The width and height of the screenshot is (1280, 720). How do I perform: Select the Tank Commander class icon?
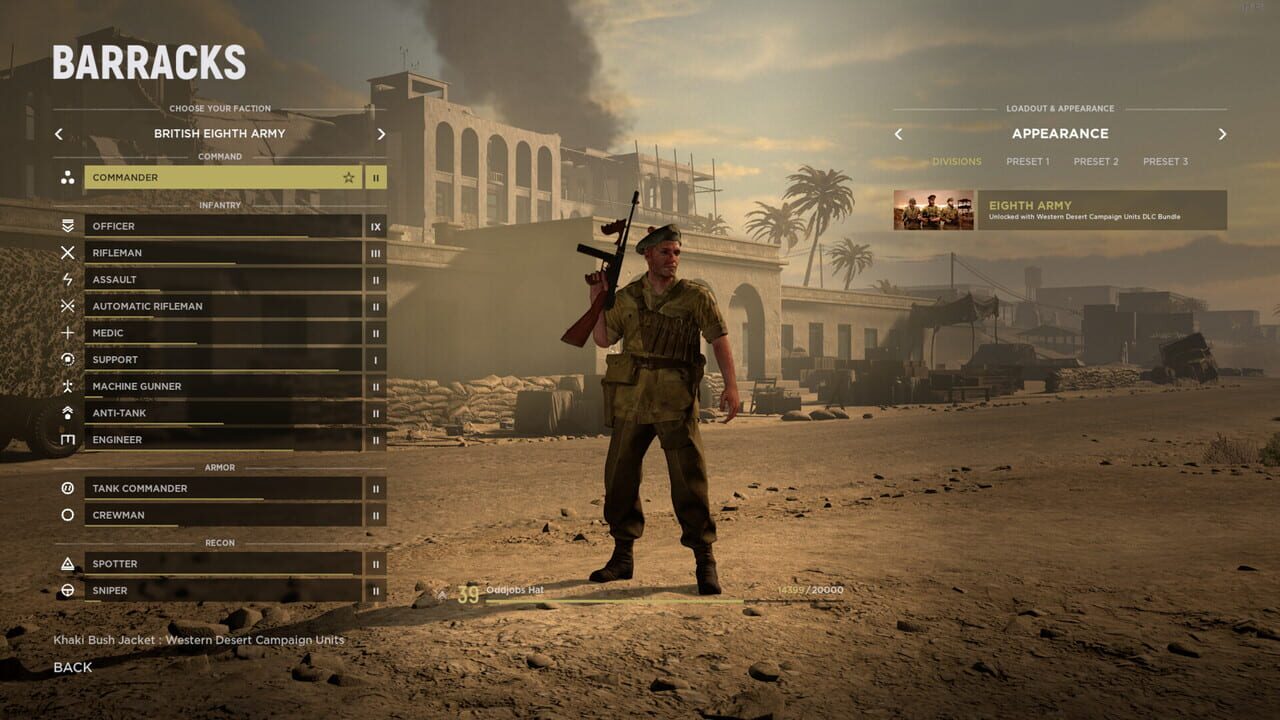(68, 488)
